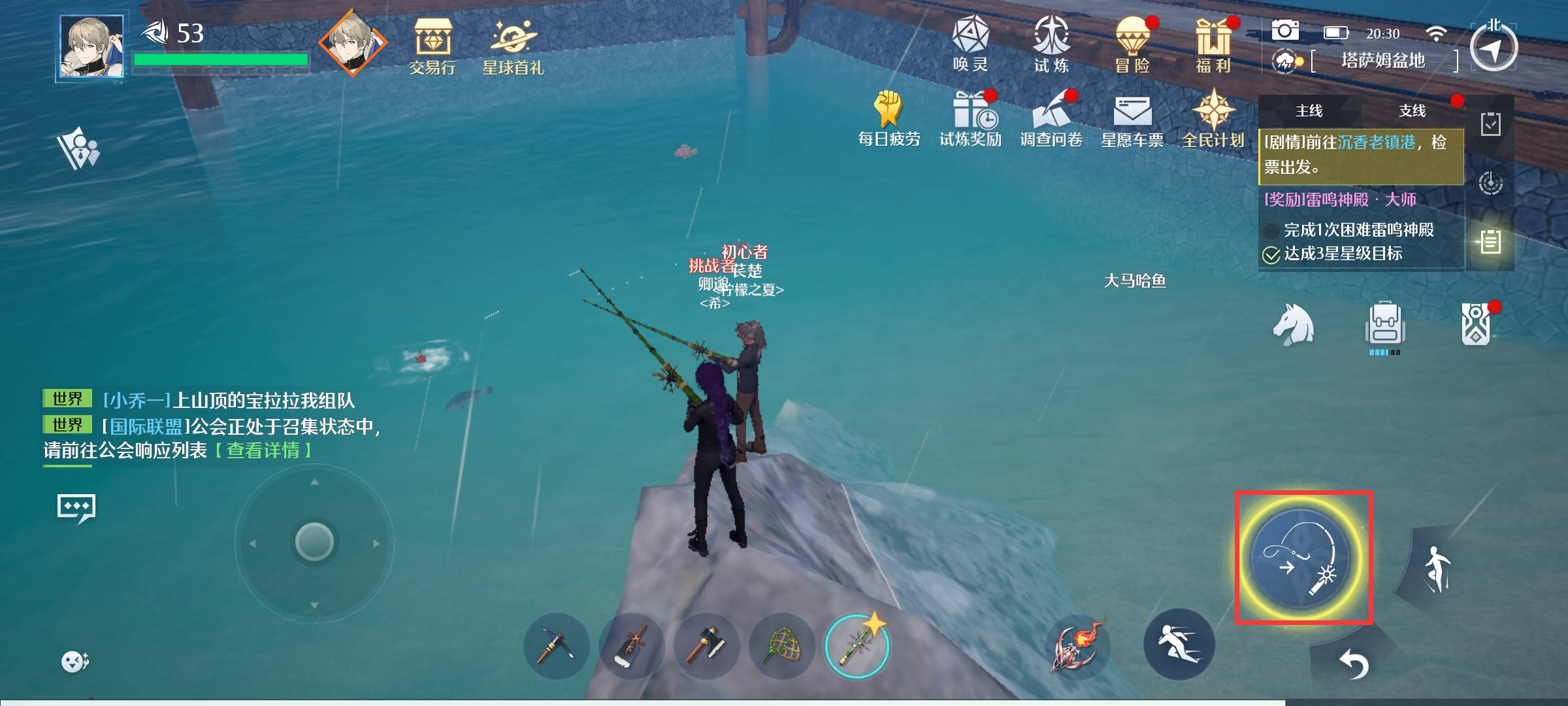The image size is (1568, 706).
Task: Open the 调查问卷 survey
Action: pos(1051,118)
